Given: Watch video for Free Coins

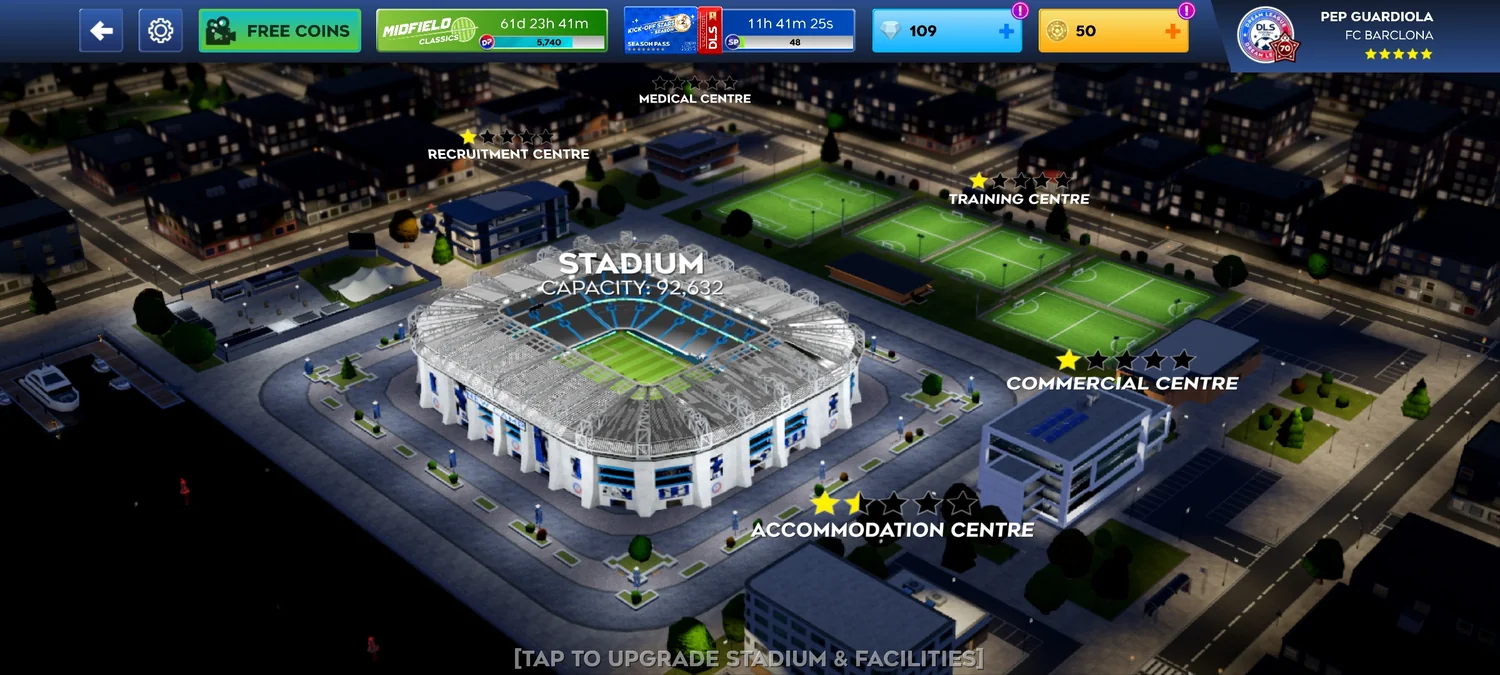Looking at the screenshot, I should pos(279,31).
